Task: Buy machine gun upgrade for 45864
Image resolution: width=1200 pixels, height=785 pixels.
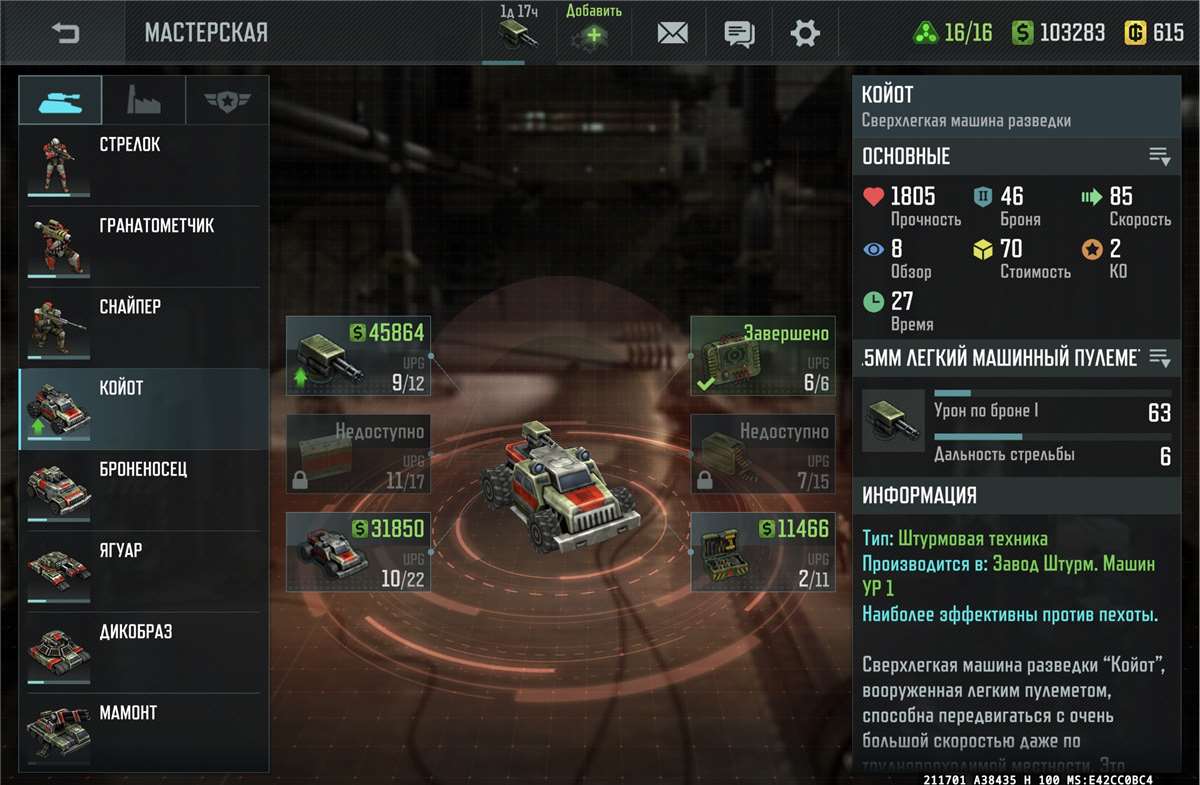Action: tap(358, 356)
